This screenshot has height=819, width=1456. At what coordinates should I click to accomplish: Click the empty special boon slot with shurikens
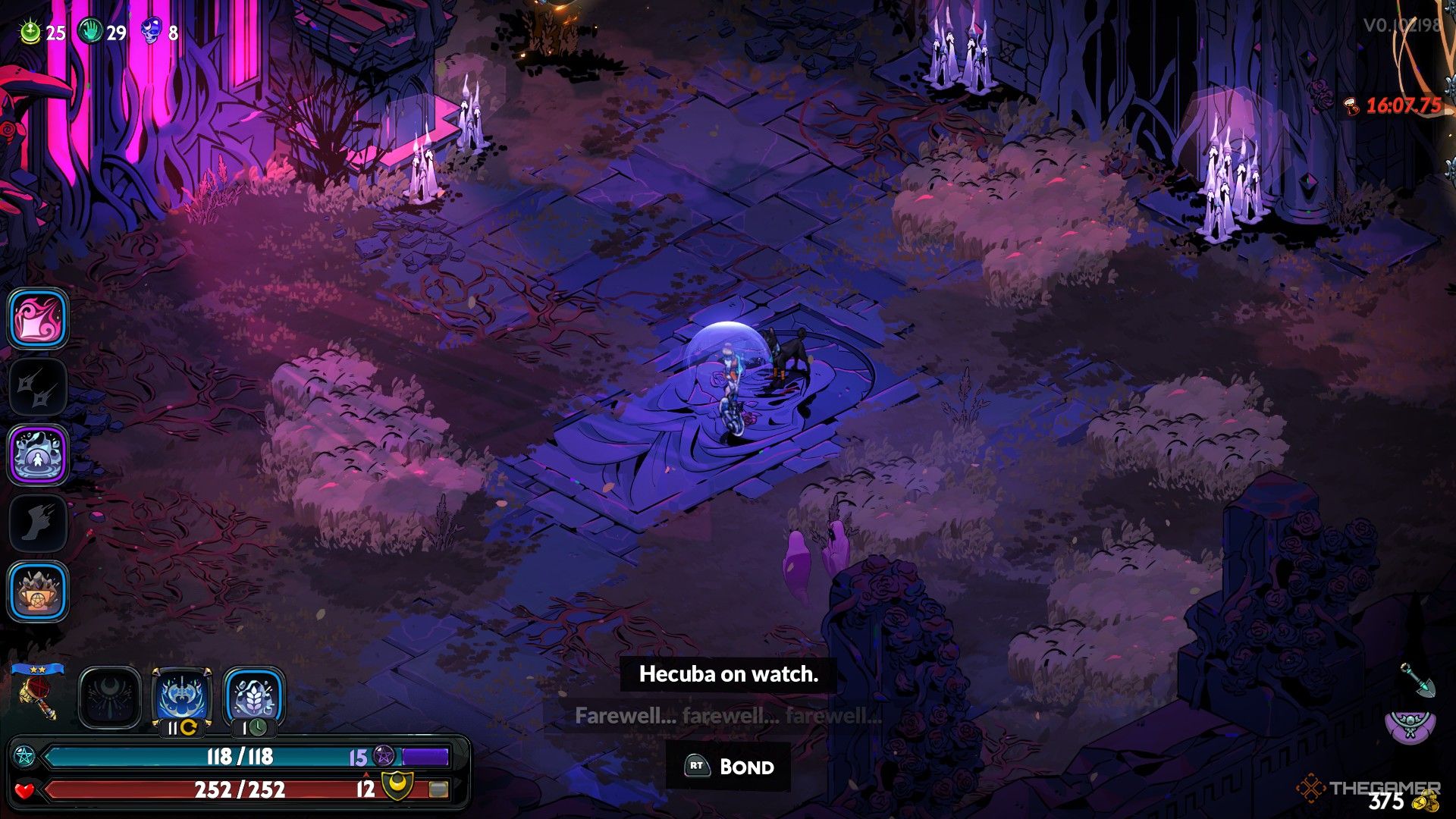pyautogui.click(x=39, y=387)
